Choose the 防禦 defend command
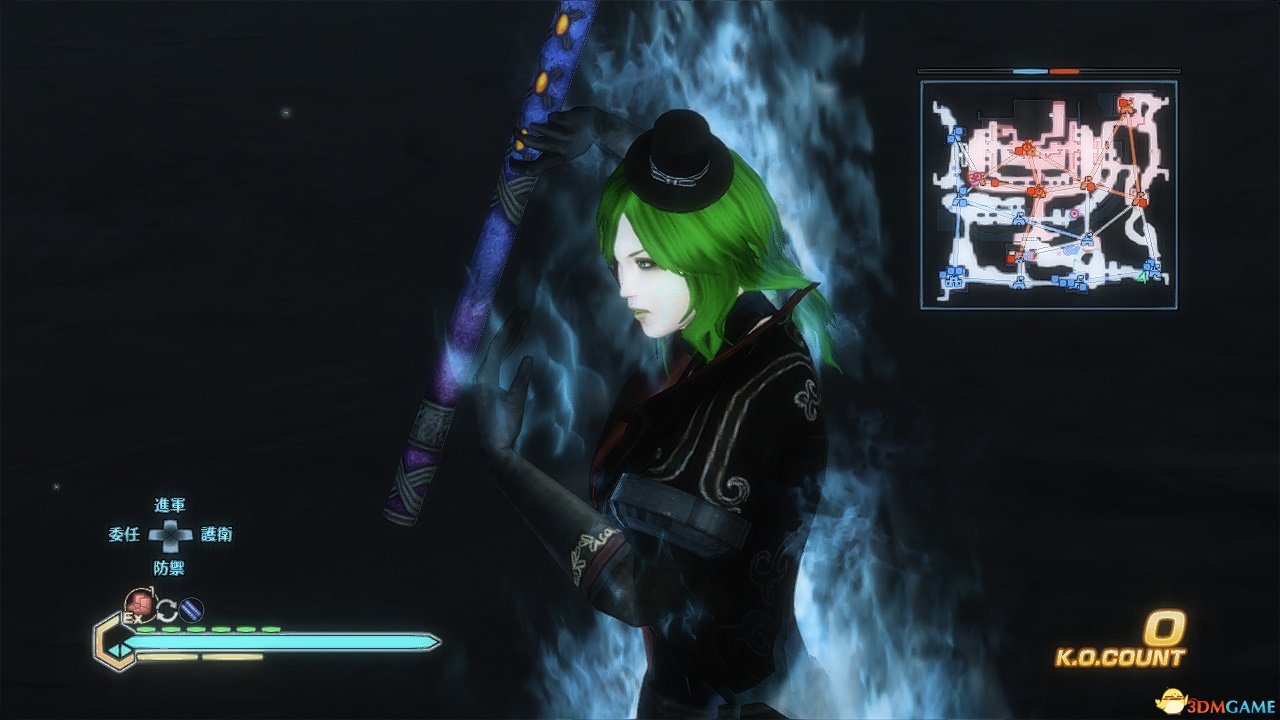1280x720 pixels. [170, 567]
